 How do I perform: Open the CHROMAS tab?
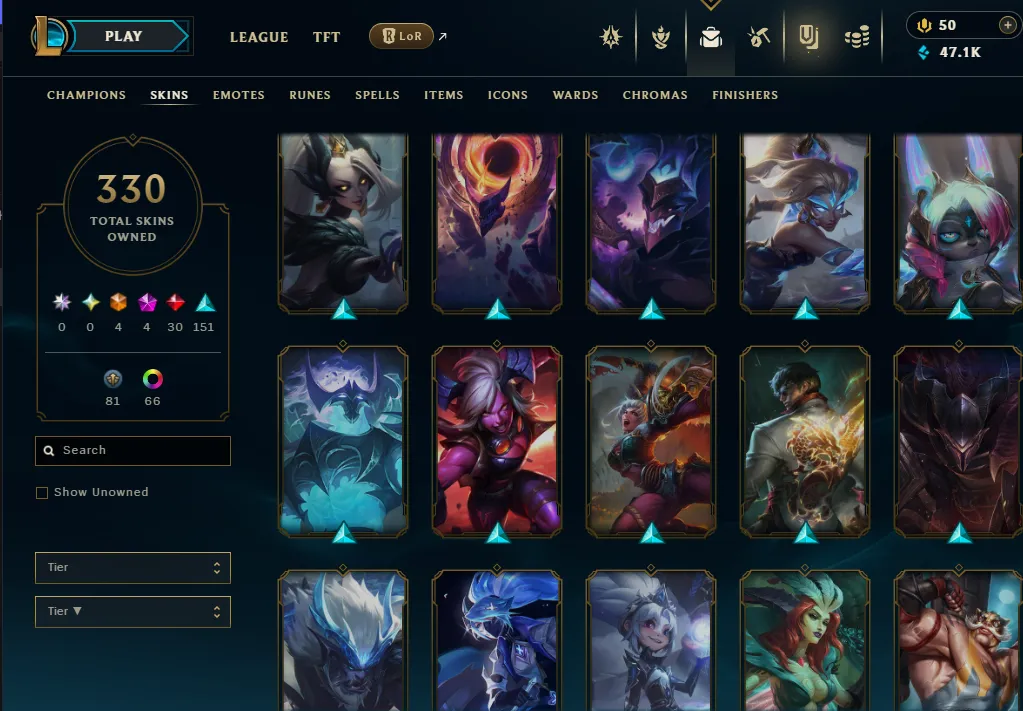click(x=655, y=95)
